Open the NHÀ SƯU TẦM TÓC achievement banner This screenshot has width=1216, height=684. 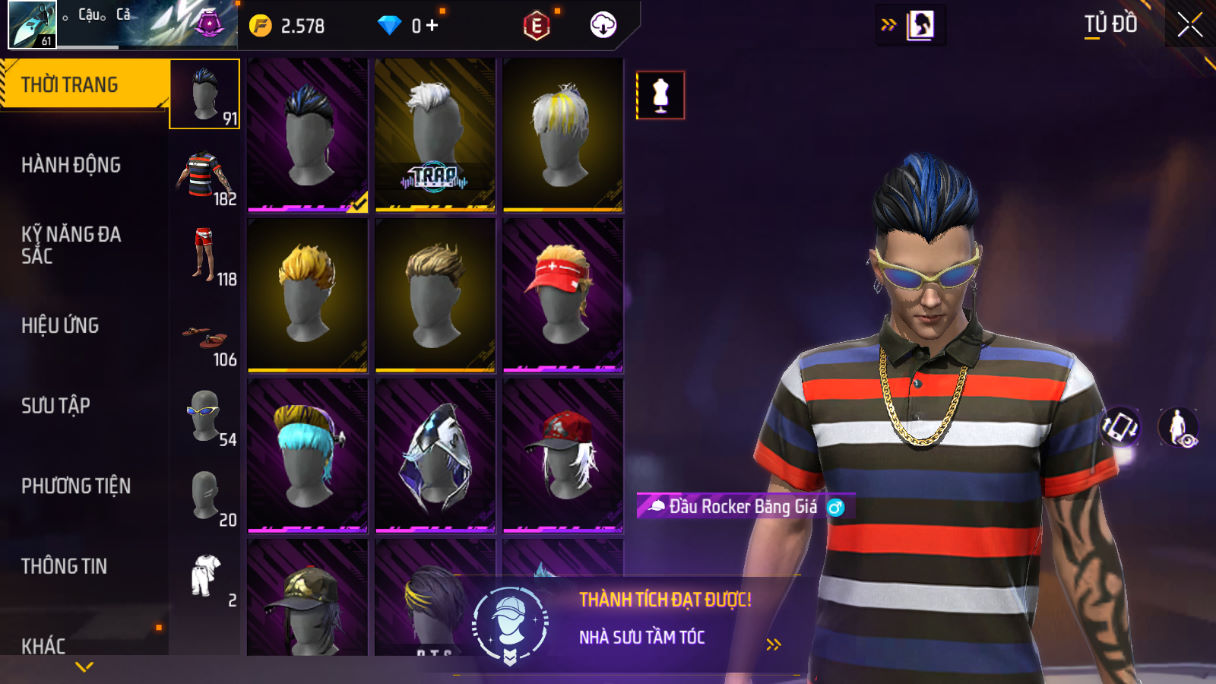(640, 620)
